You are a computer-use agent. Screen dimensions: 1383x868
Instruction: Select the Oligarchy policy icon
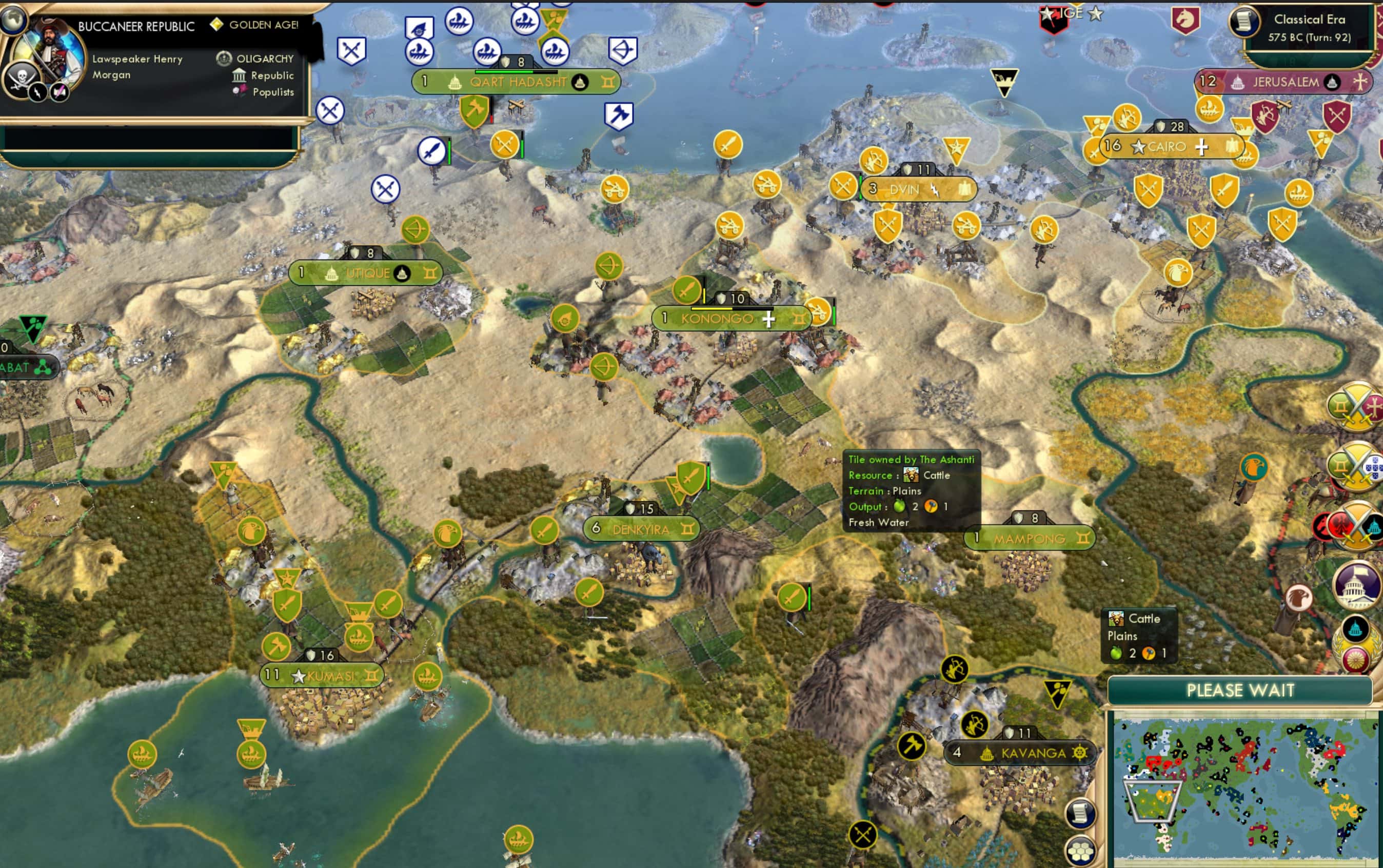point(225,58)
